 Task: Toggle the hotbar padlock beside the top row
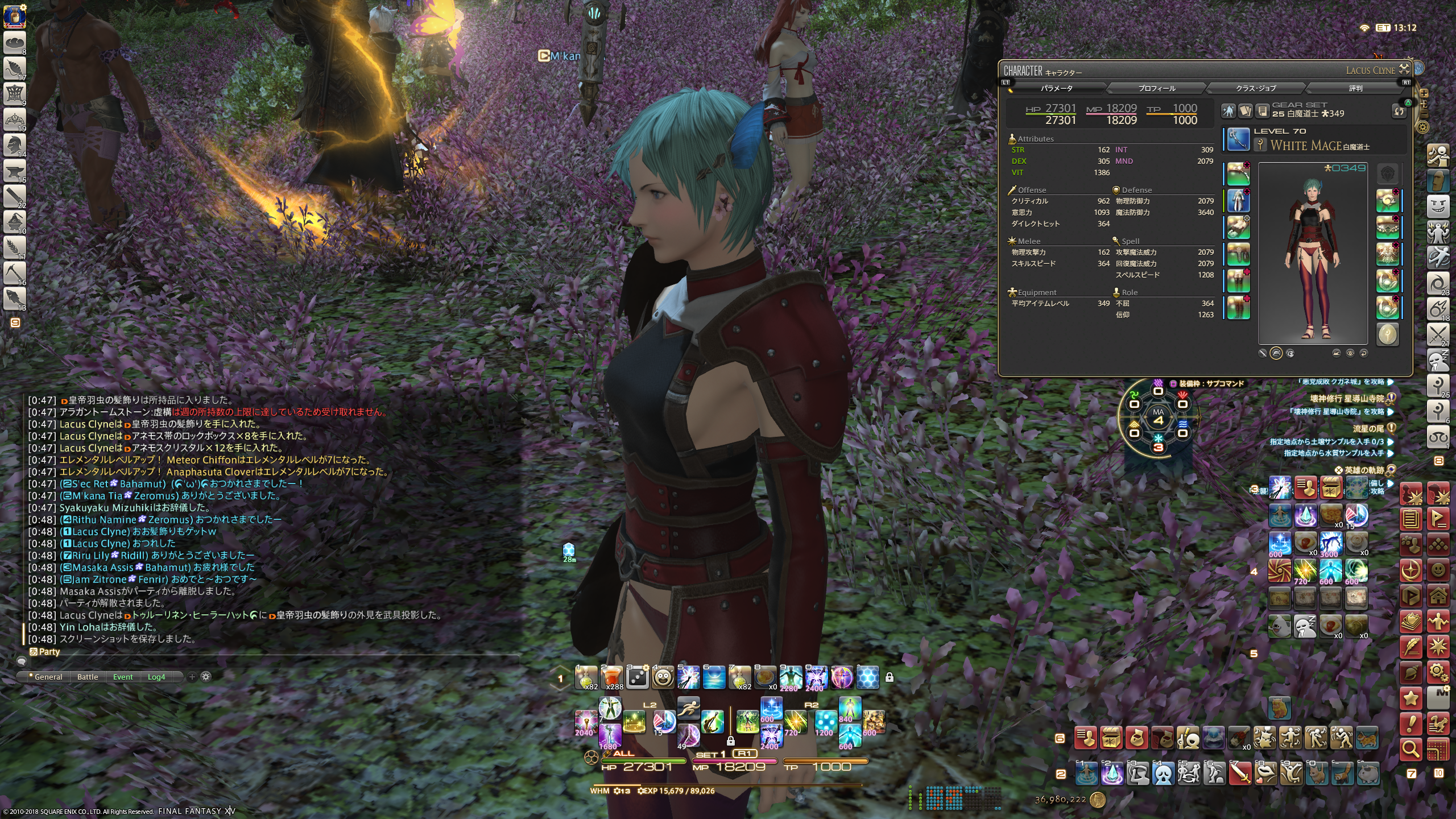(890, 677)
